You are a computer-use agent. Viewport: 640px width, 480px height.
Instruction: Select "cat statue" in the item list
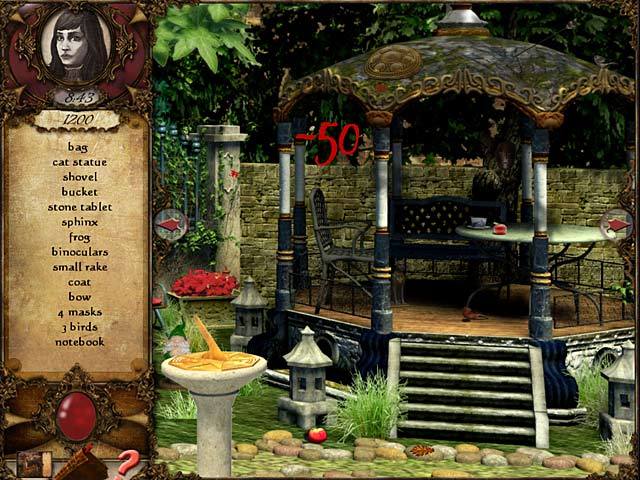pyautogui.click(x=79, y=161)
